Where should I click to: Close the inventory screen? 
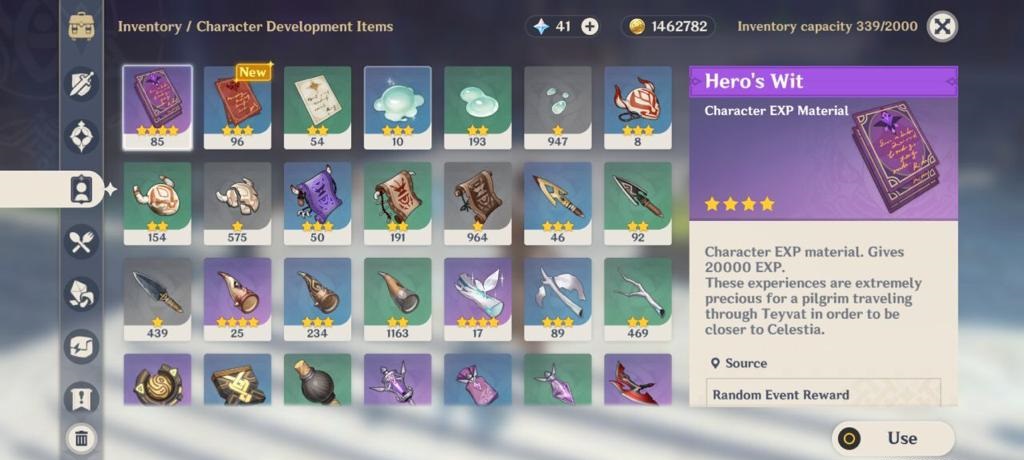[942, 27]
